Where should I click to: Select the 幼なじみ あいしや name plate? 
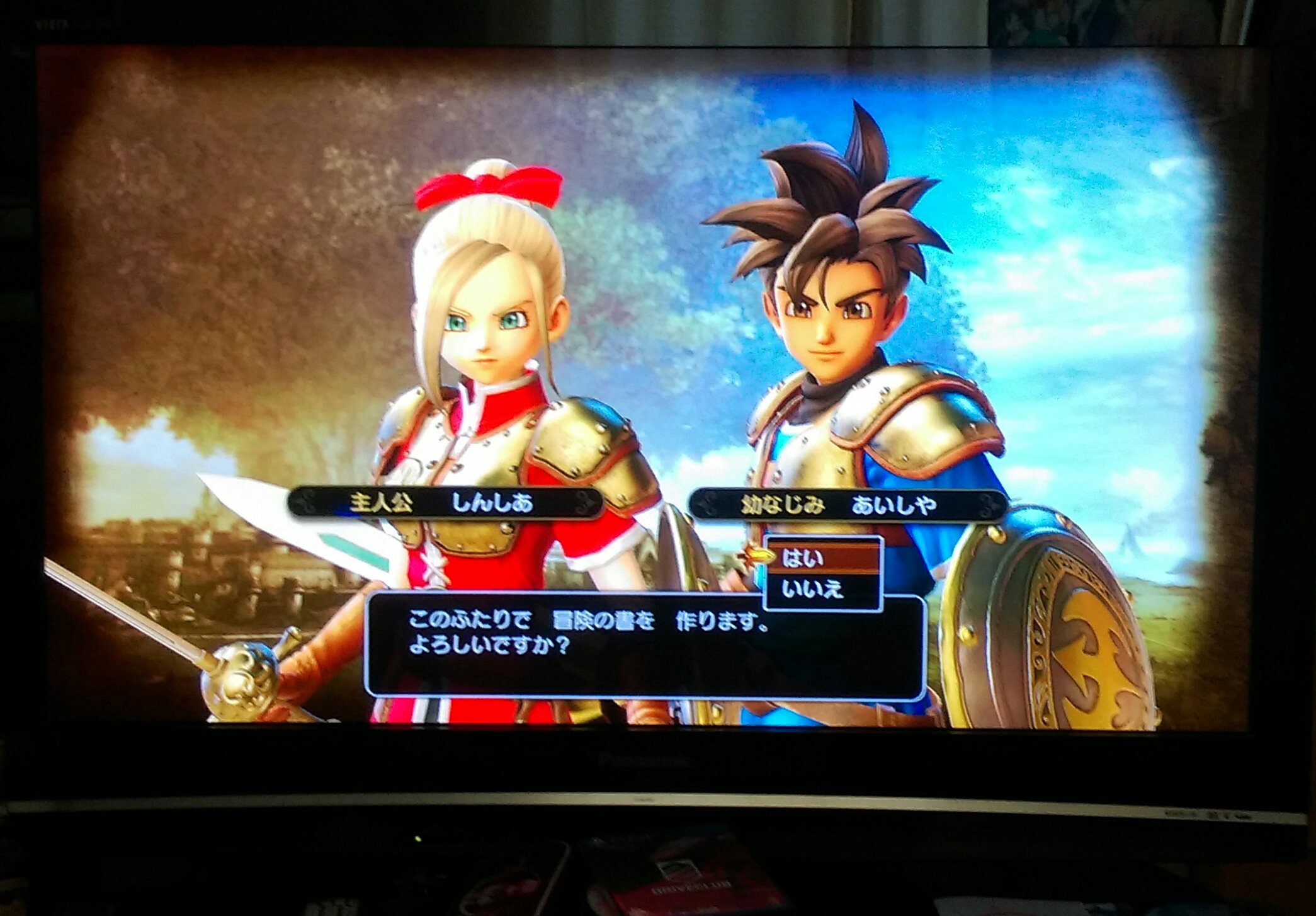pos(846,505)
